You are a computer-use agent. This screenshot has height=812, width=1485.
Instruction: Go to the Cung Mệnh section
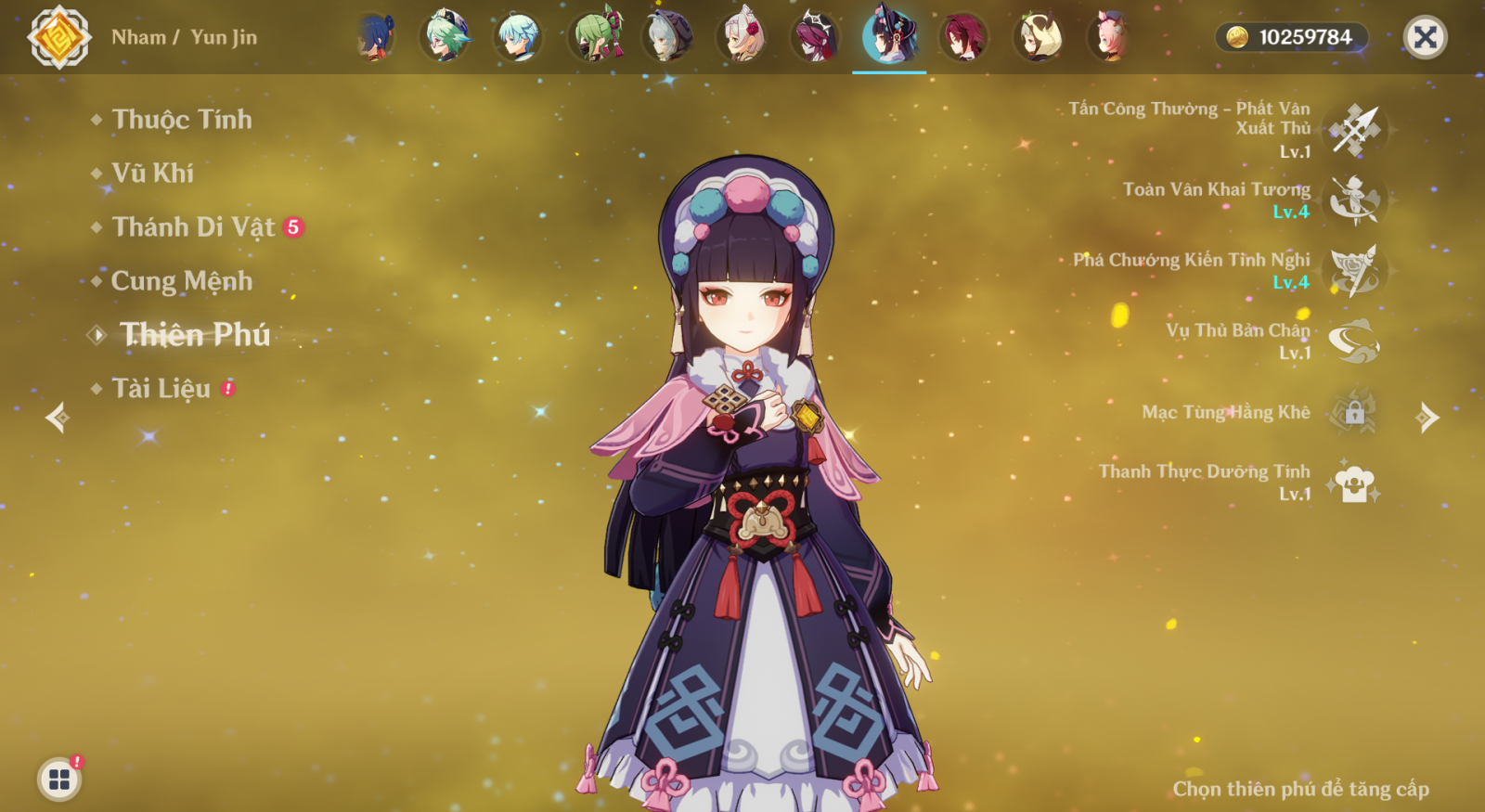coord(181,281)
